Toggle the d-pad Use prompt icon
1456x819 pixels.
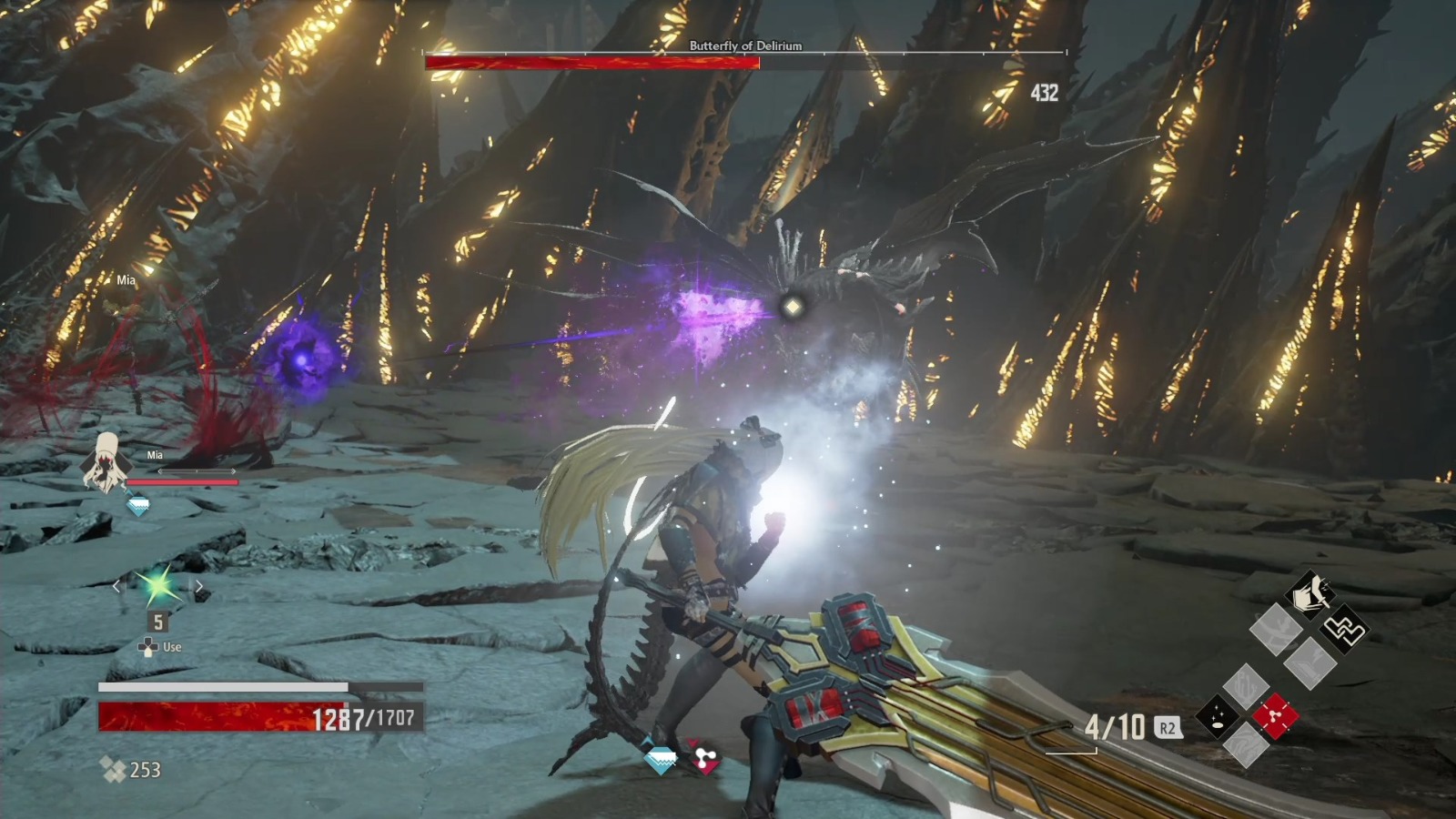148,647
